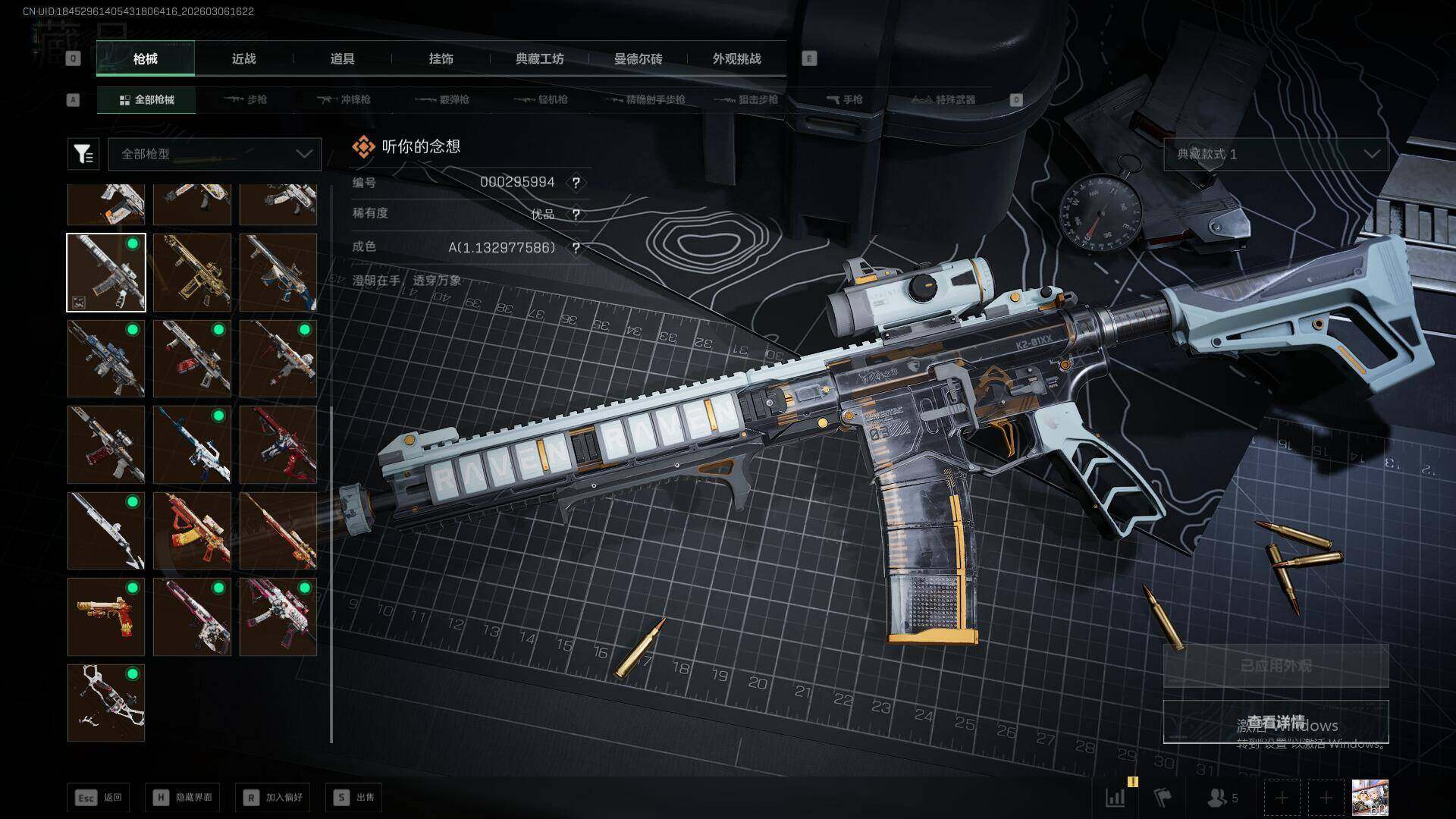The image size is (1456, 819).
Task: Open the 全部枪型 gun type dropdown
Action: click(x=215, y=154)
